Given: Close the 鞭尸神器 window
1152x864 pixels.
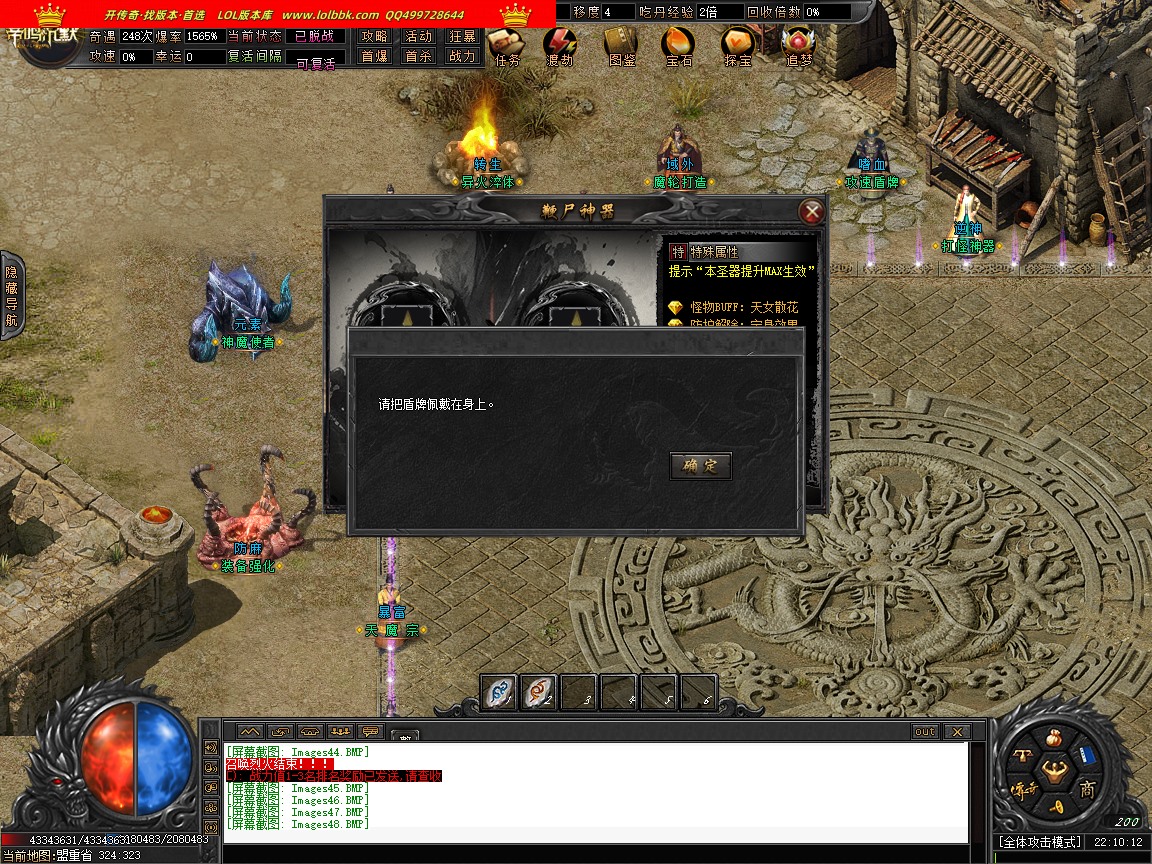Looking at the screenshot, I should pyautogui.click(x=812, y=212).
